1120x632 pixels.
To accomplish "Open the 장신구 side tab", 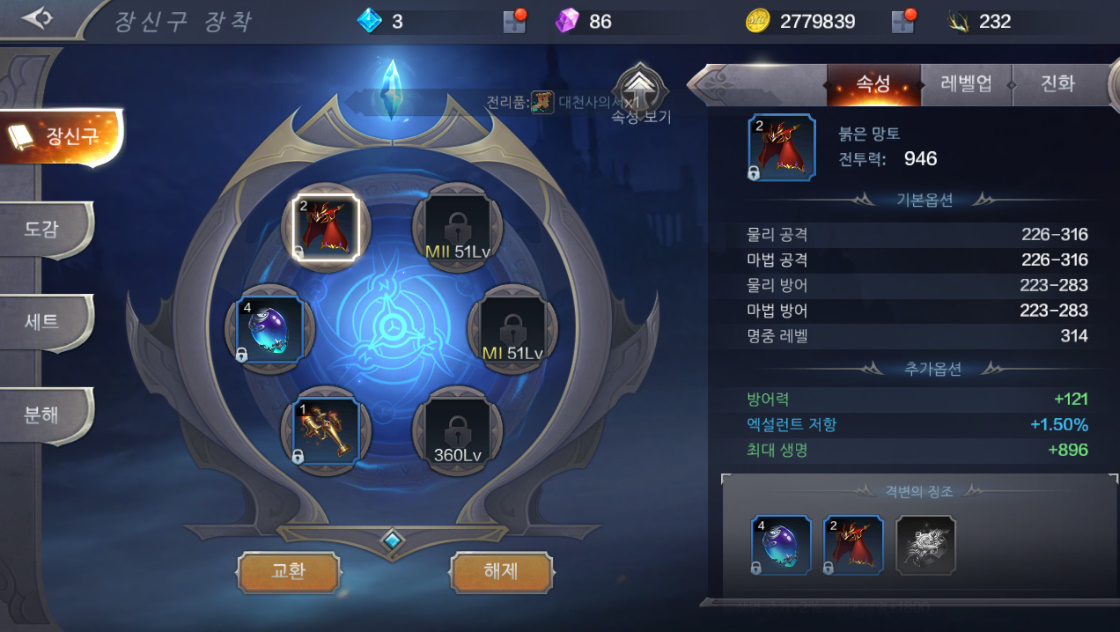I will (x=62, y=137).
